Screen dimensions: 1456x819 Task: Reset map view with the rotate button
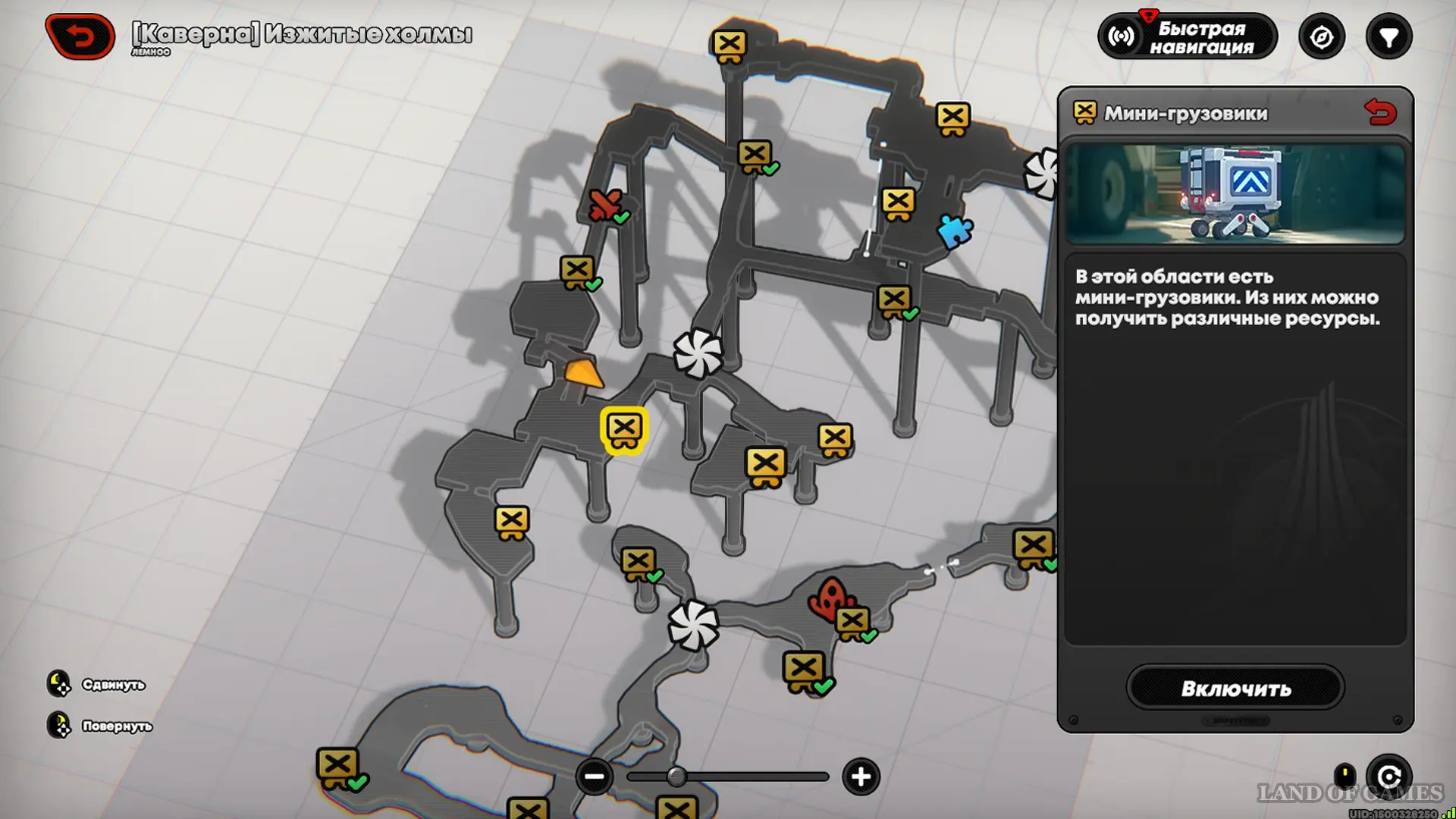(x=1389, y=777)
